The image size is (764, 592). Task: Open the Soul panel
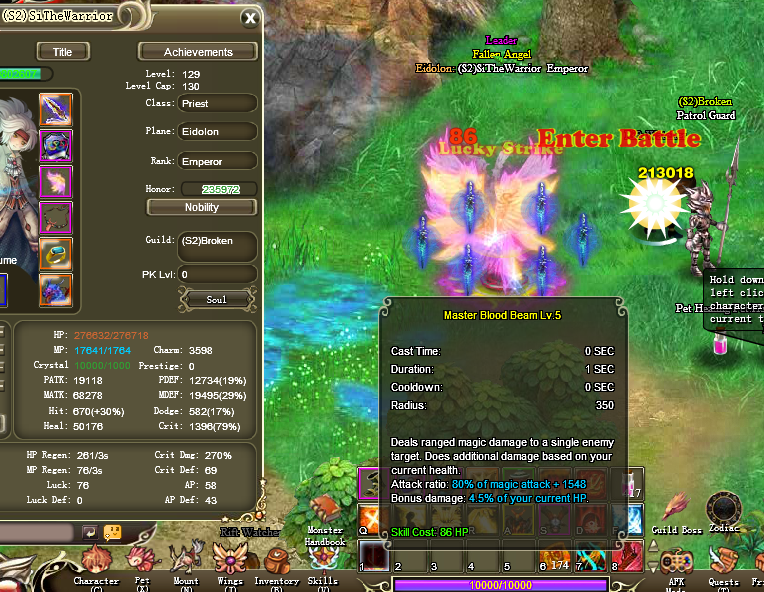(x=216, y=299)
